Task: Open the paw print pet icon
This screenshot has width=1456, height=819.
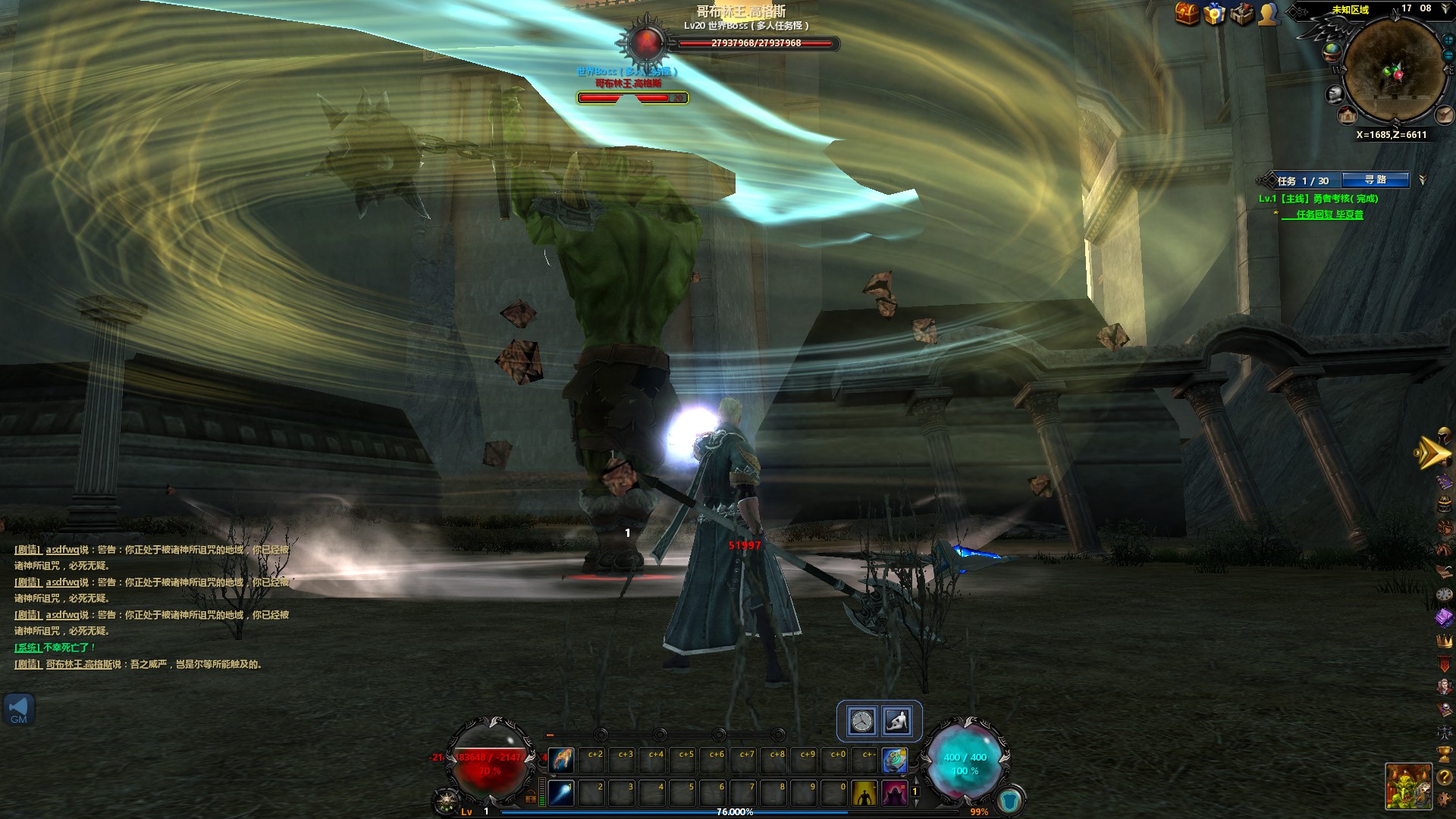Action: (x=1444, y=527)
